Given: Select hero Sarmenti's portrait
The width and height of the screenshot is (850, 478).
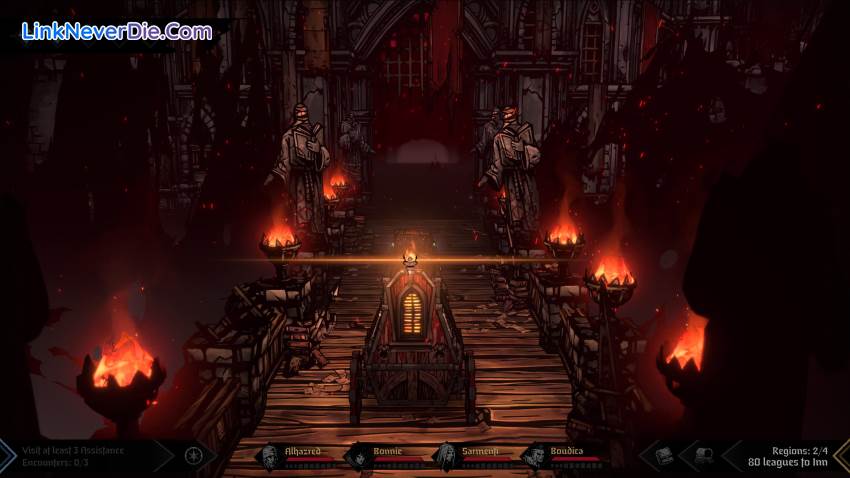Looking at the screenshot, I should [445, 457].
